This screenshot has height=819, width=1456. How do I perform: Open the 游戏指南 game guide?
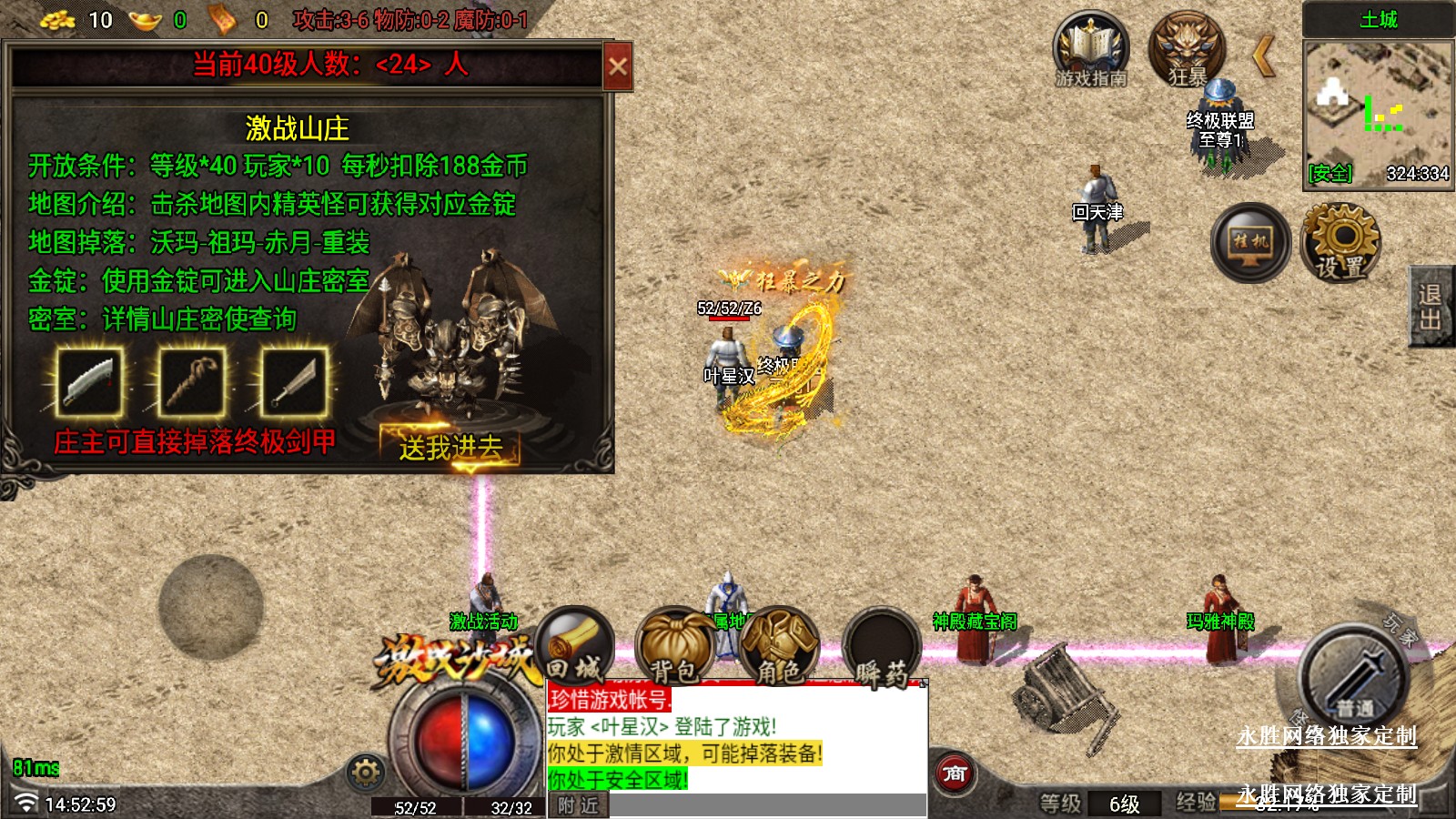pyautogui.click(x=1090, y=50)
